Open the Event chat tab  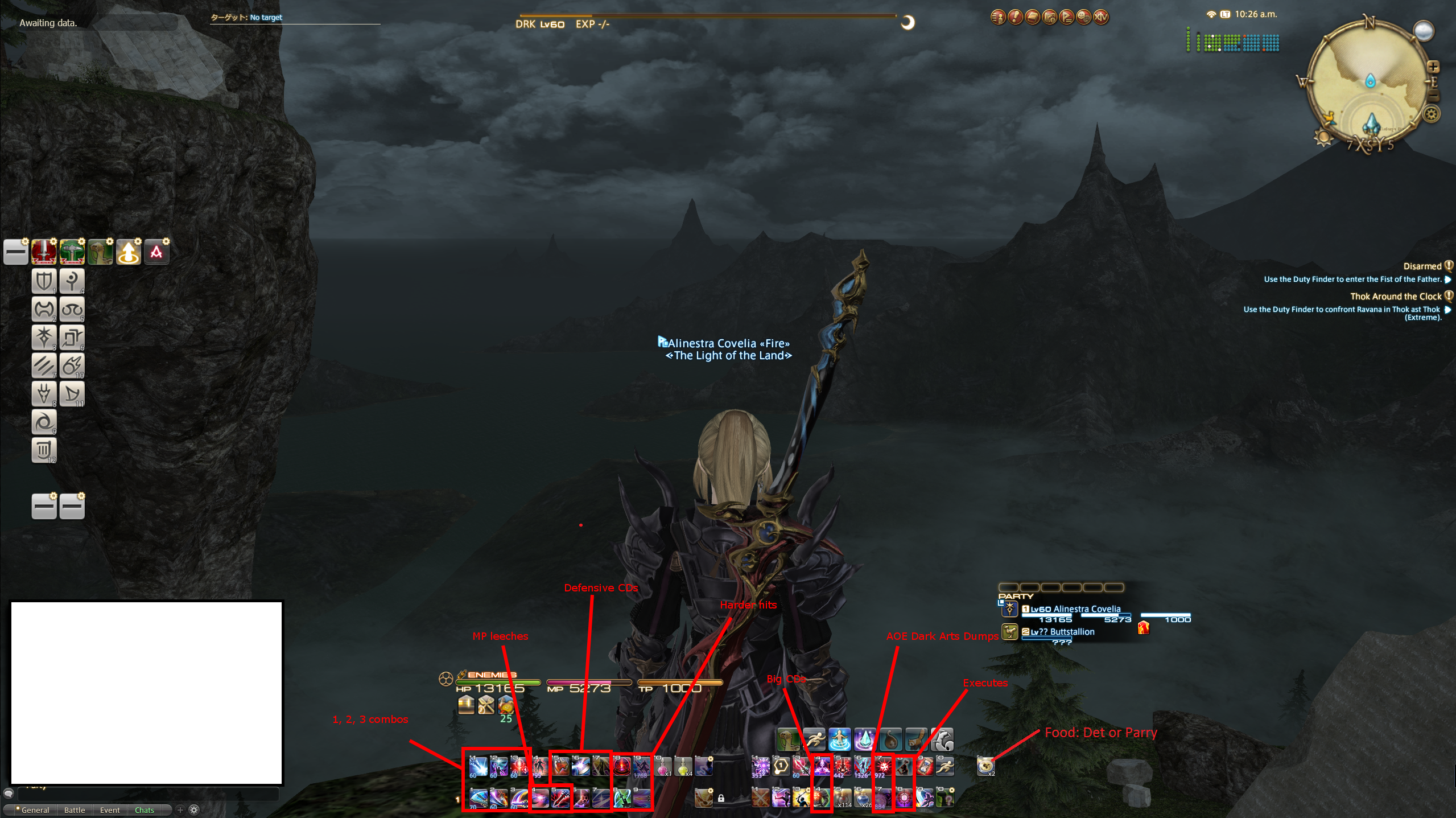point(110,810)
